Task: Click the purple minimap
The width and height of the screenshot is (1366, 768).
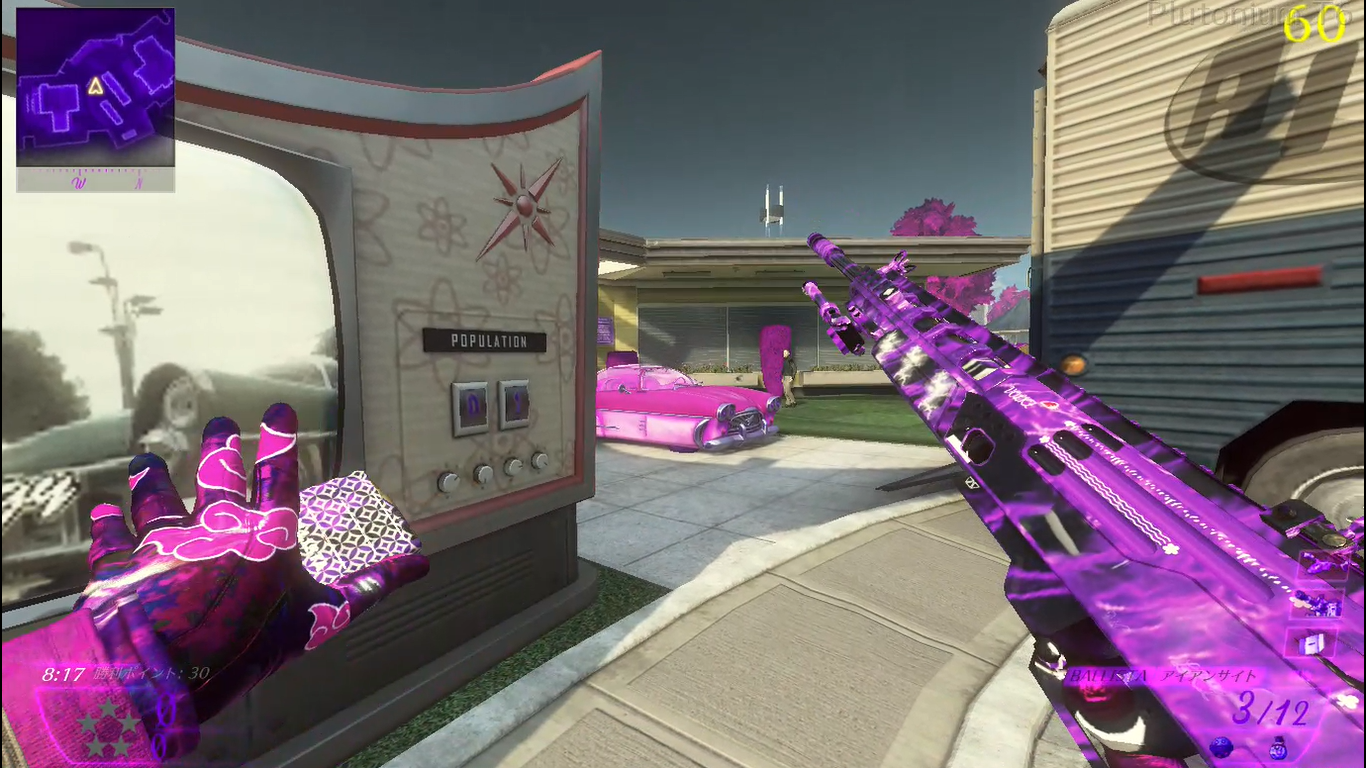Action: pyautogui.click(x=96, y=87)
